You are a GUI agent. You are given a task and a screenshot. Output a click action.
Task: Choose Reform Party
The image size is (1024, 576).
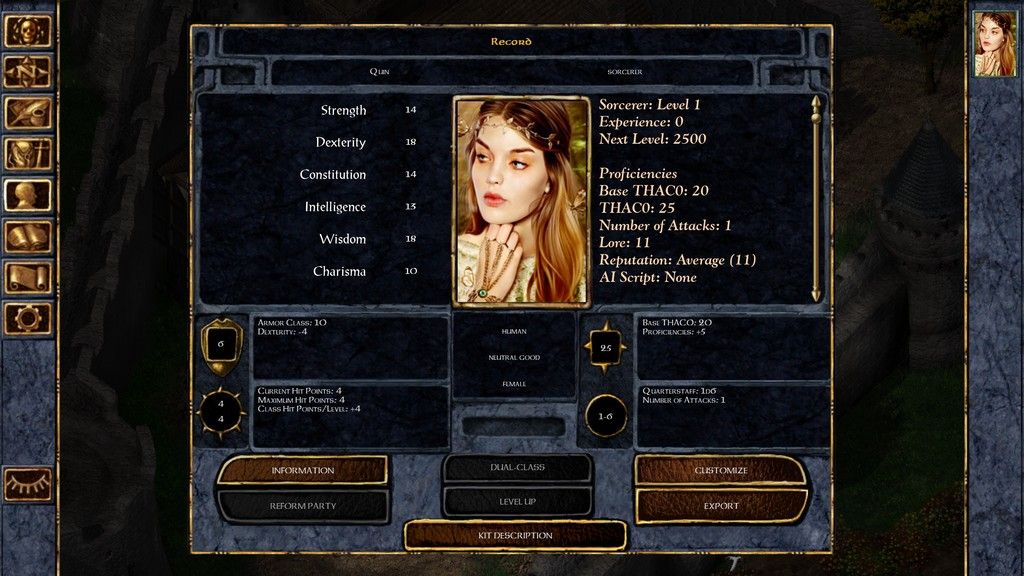[302, 506]
